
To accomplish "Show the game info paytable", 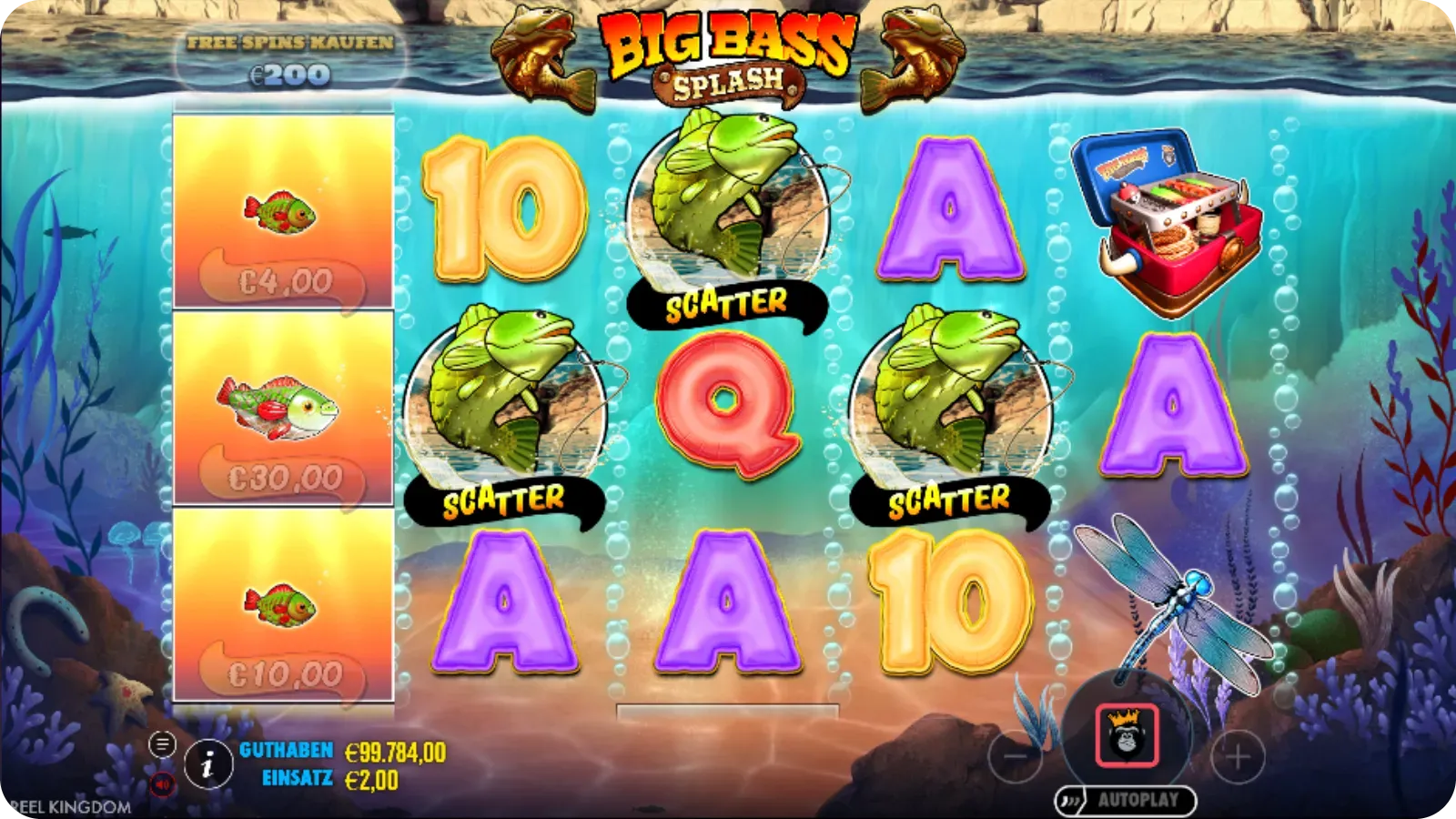I will (207, 764).
